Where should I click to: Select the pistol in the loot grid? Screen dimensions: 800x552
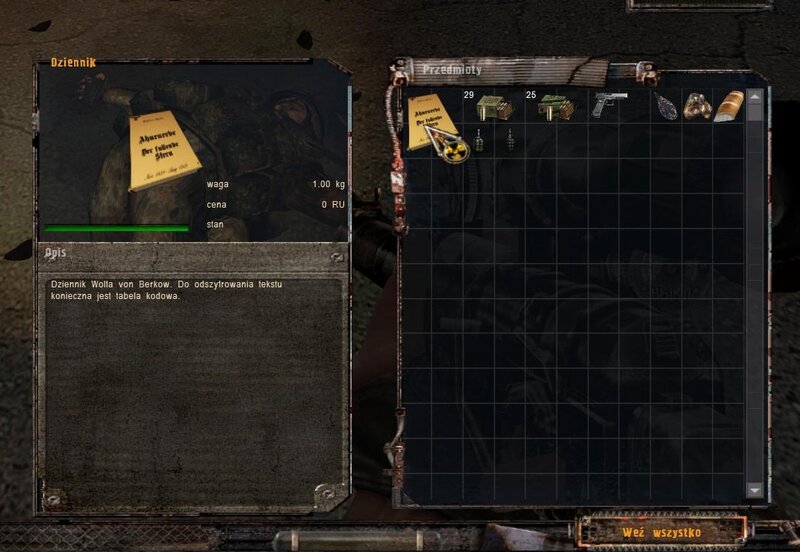click(609, 104)
